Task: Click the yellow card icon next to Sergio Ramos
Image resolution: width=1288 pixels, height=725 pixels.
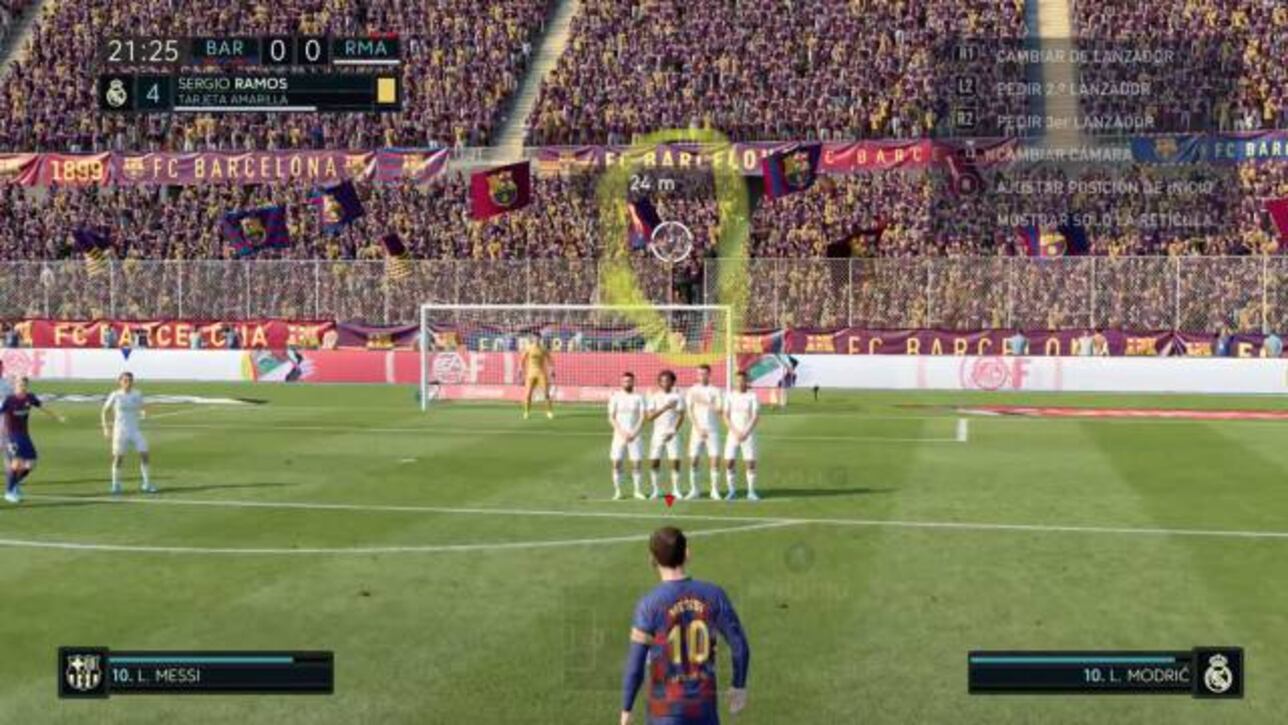Action: (x=382, y=90)
